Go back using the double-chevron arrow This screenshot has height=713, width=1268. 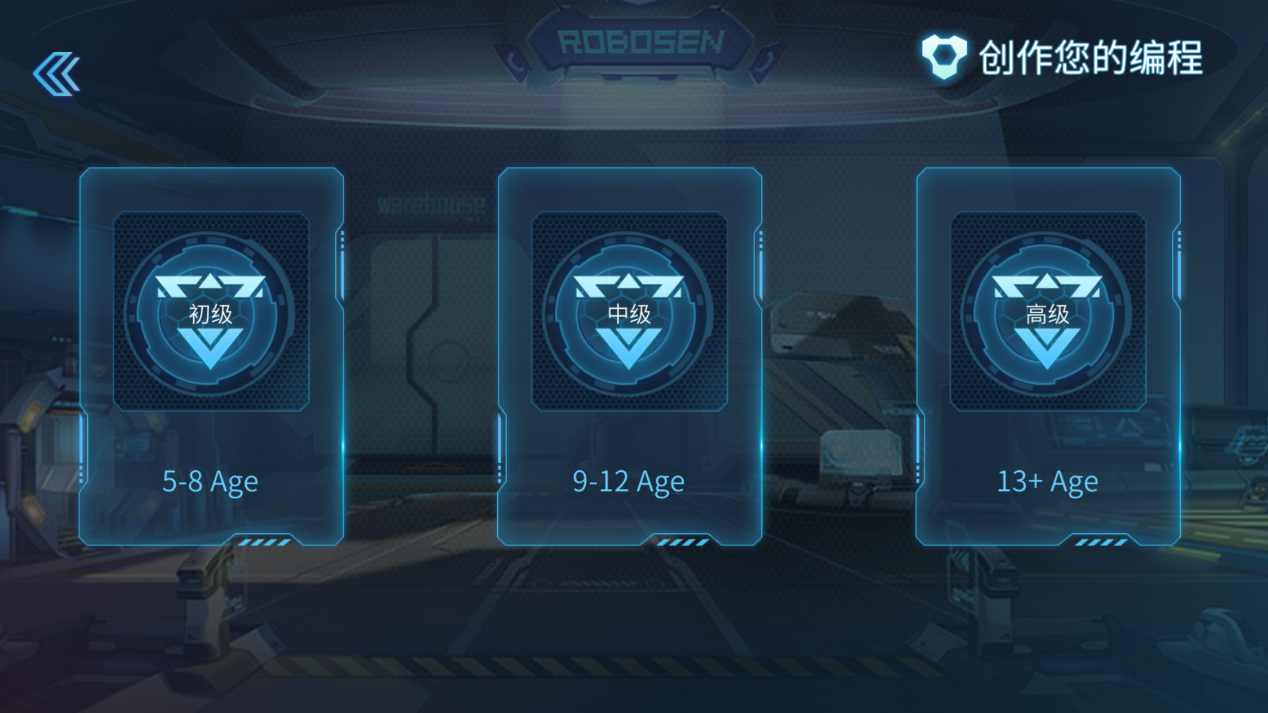coord(56,73)
